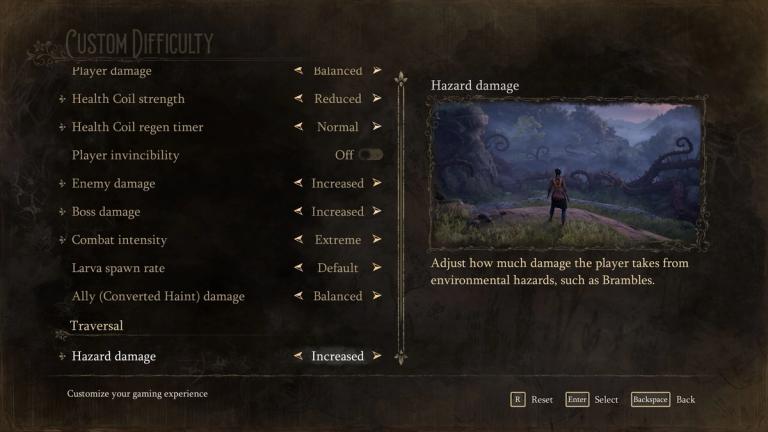
Task: Select the Larva spawn rate row
Action: [x=118, y=268]
